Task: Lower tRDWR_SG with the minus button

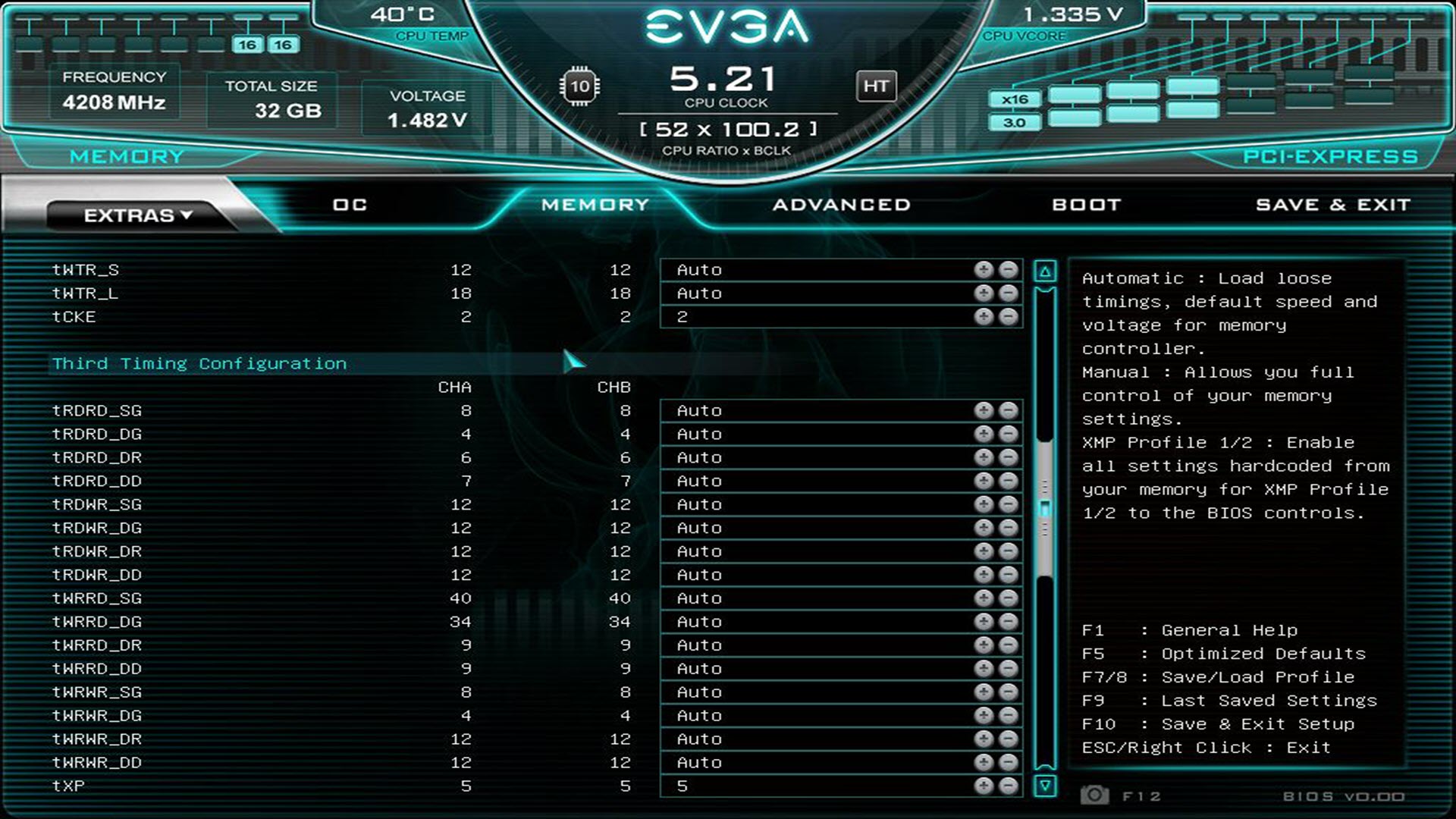Action: (x=1009, y=505)
